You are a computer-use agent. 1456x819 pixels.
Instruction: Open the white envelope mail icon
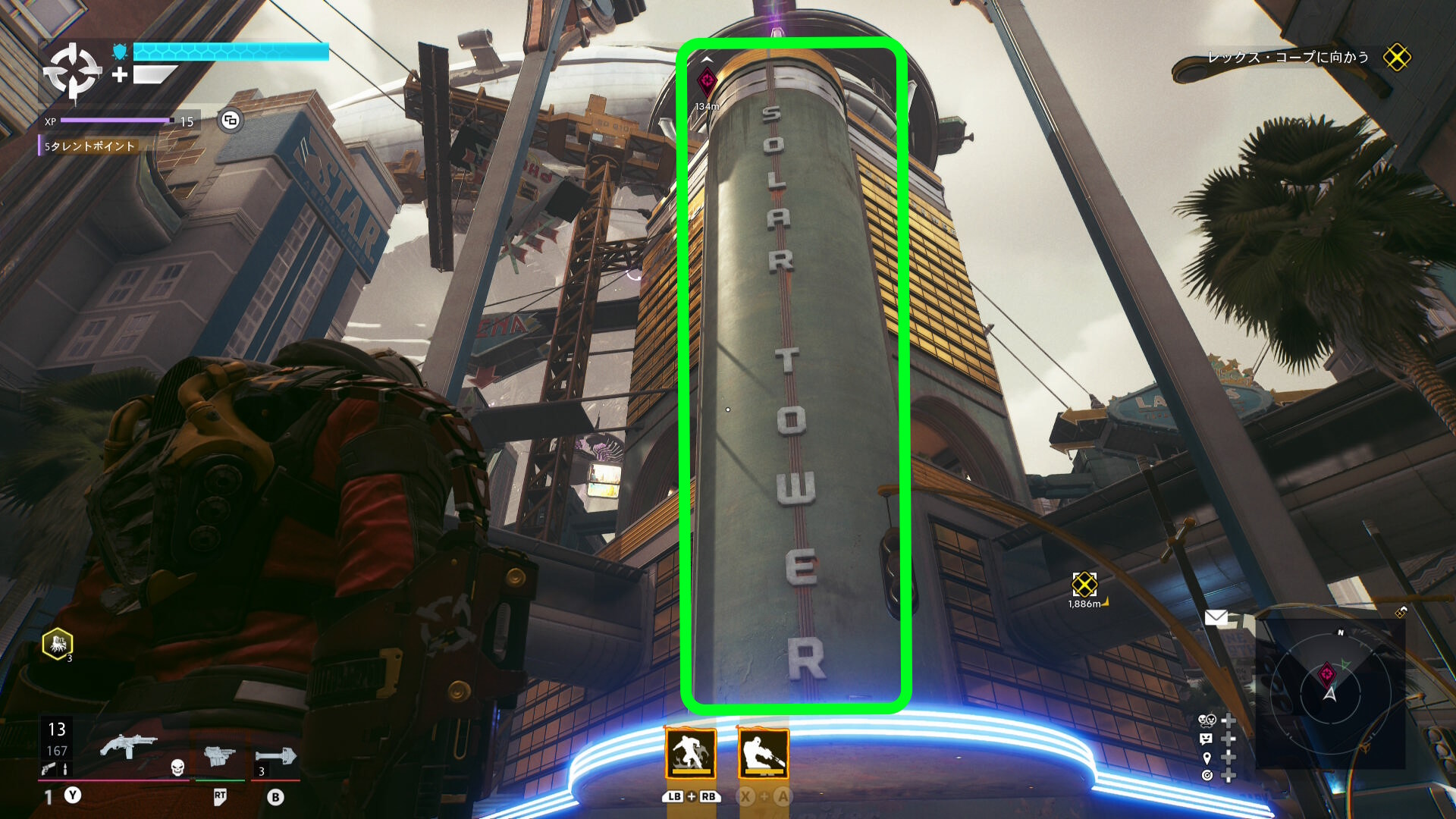1216,618
